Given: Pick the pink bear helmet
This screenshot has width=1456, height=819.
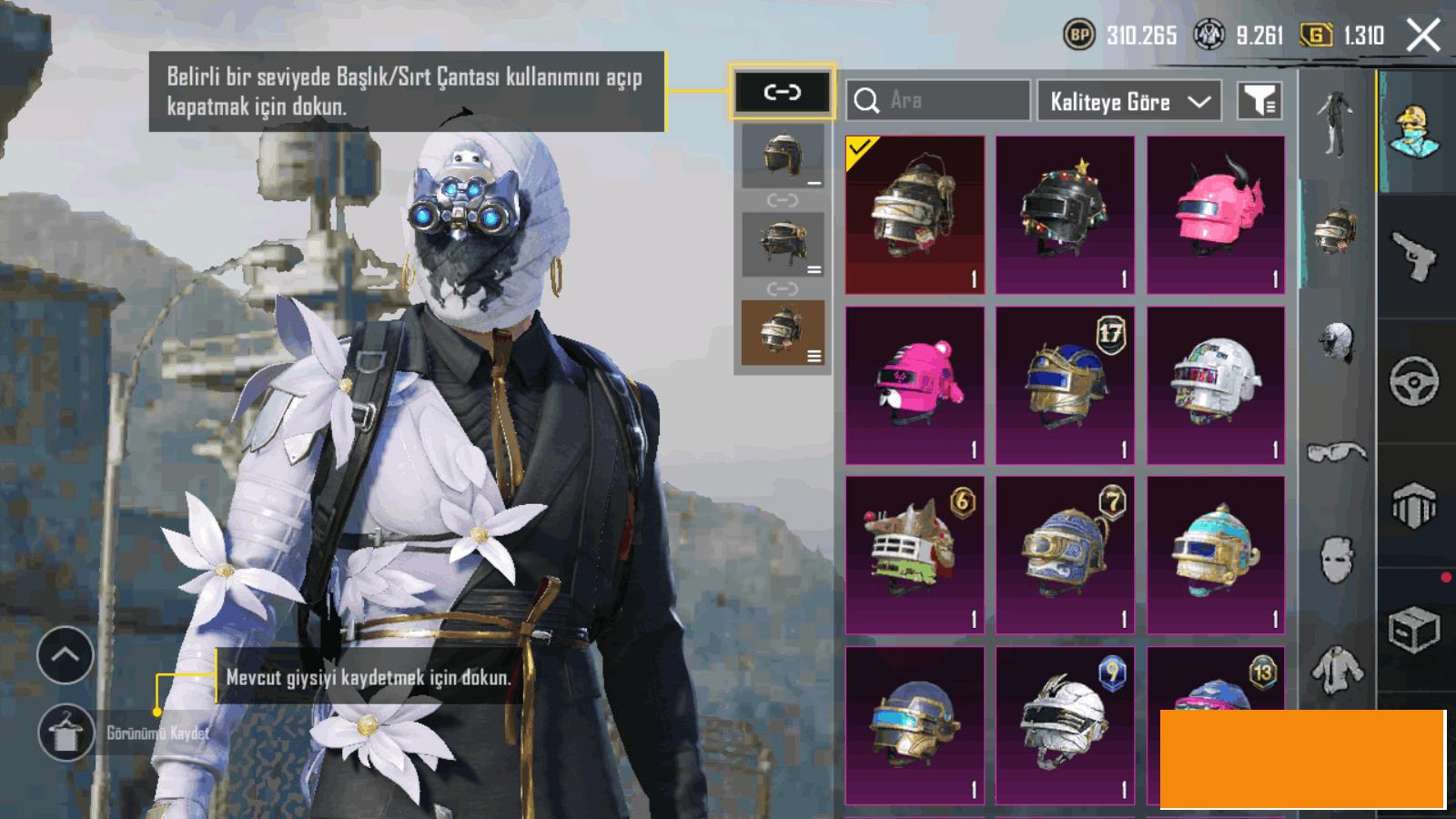Looking at the screenshot, I should tap(915, 385).
